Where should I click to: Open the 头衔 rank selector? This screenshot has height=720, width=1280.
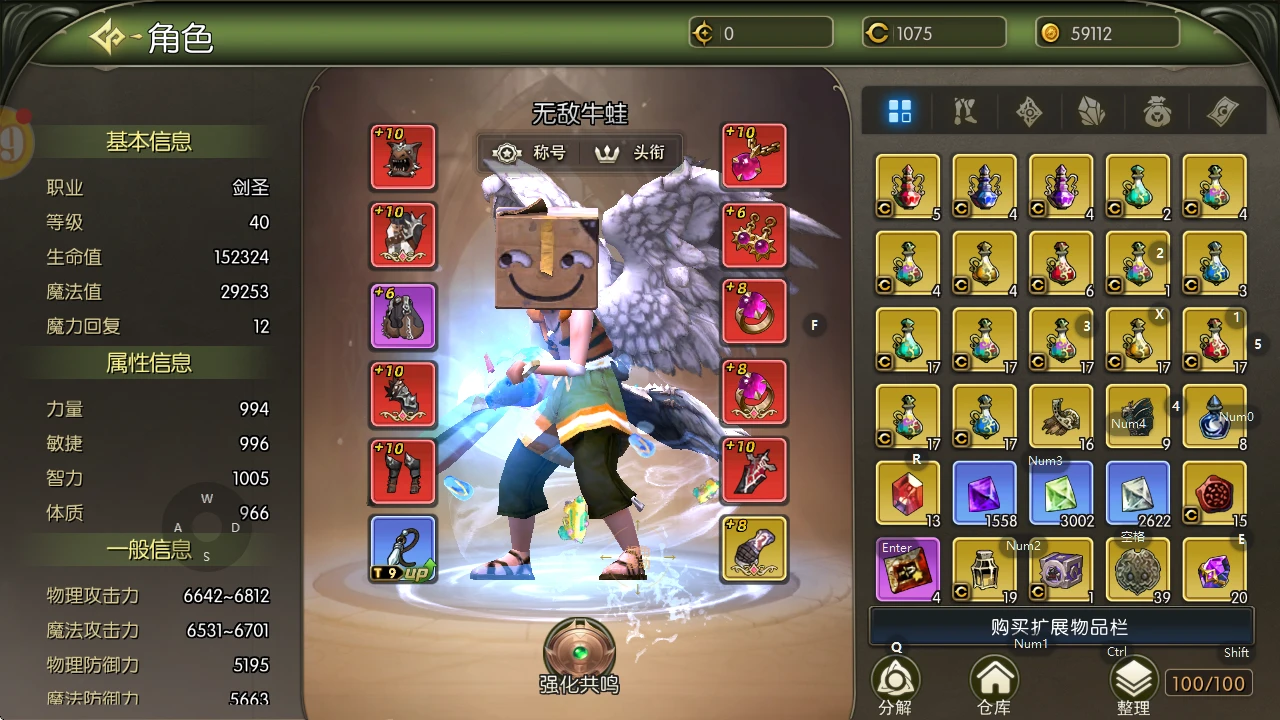[630, 153]
